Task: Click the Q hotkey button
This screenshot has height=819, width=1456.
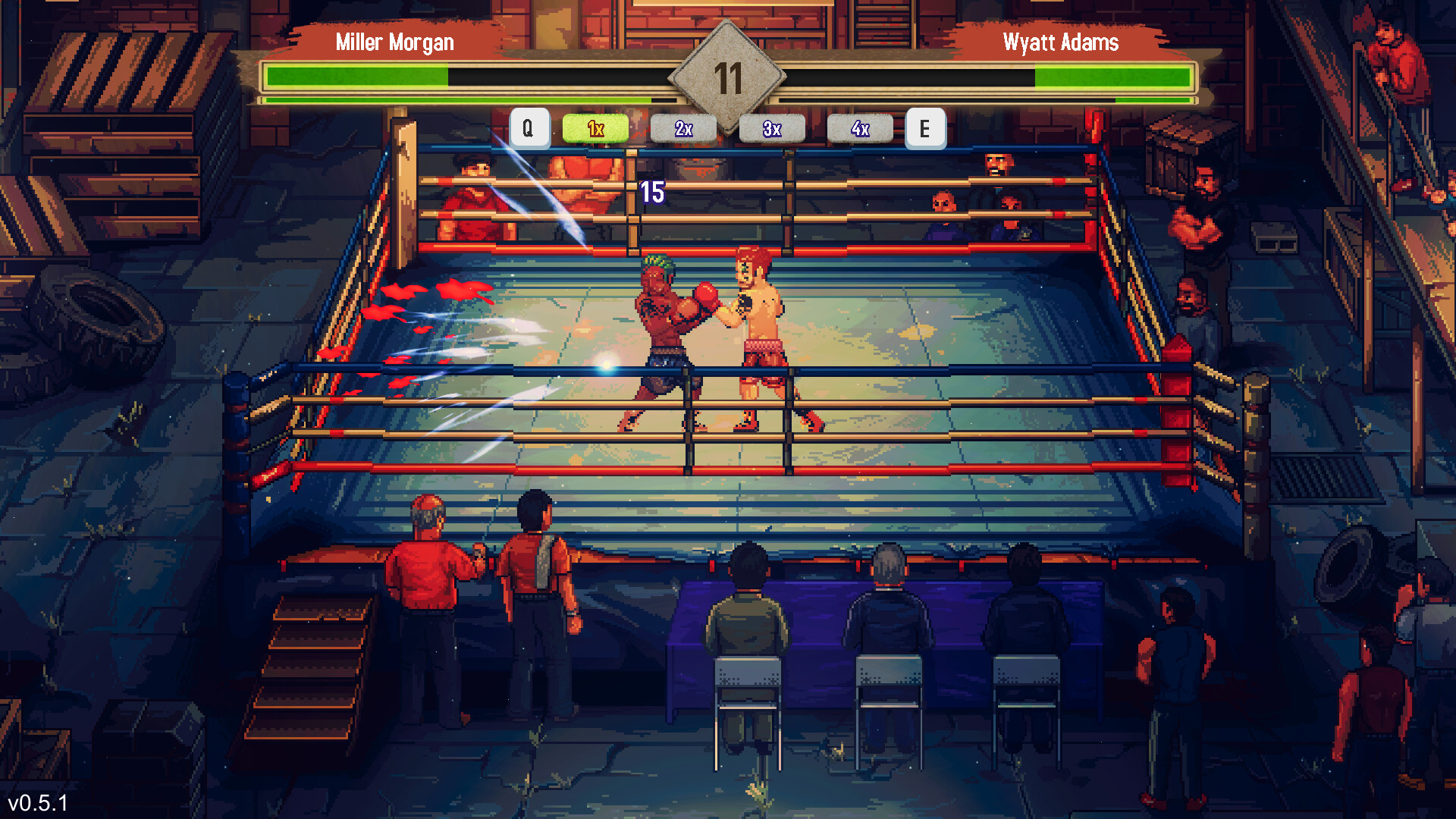Action: (529, 127)
